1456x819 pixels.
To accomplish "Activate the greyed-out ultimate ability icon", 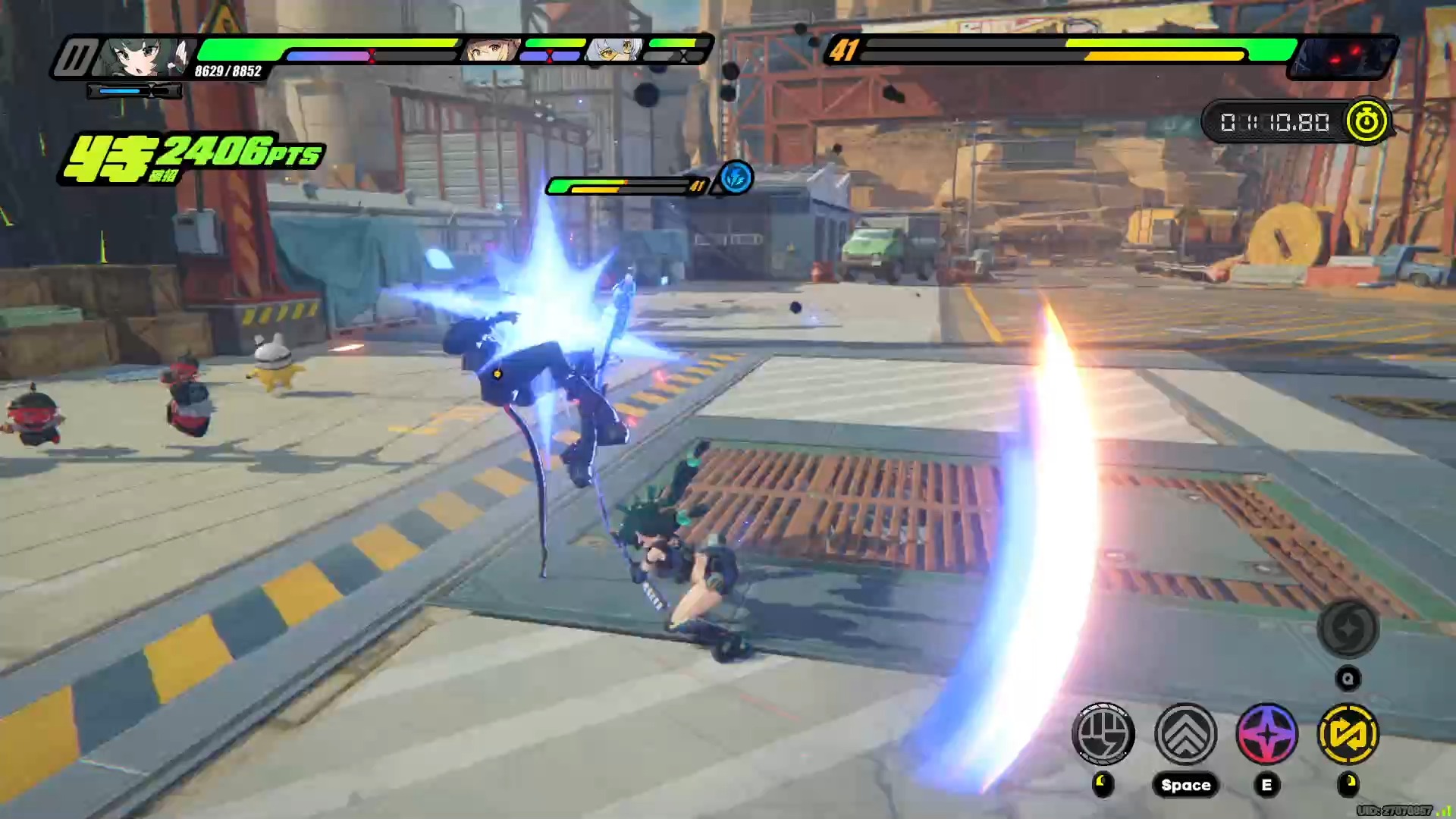I will 1348,629.
